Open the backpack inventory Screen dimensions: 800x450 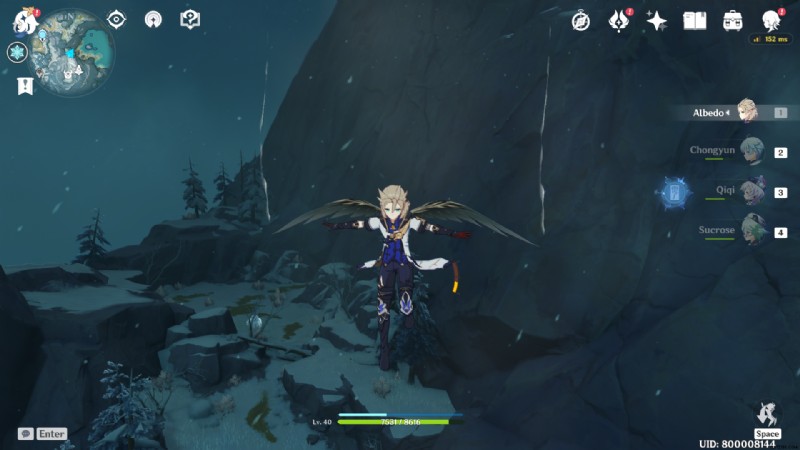coord(733,21)
